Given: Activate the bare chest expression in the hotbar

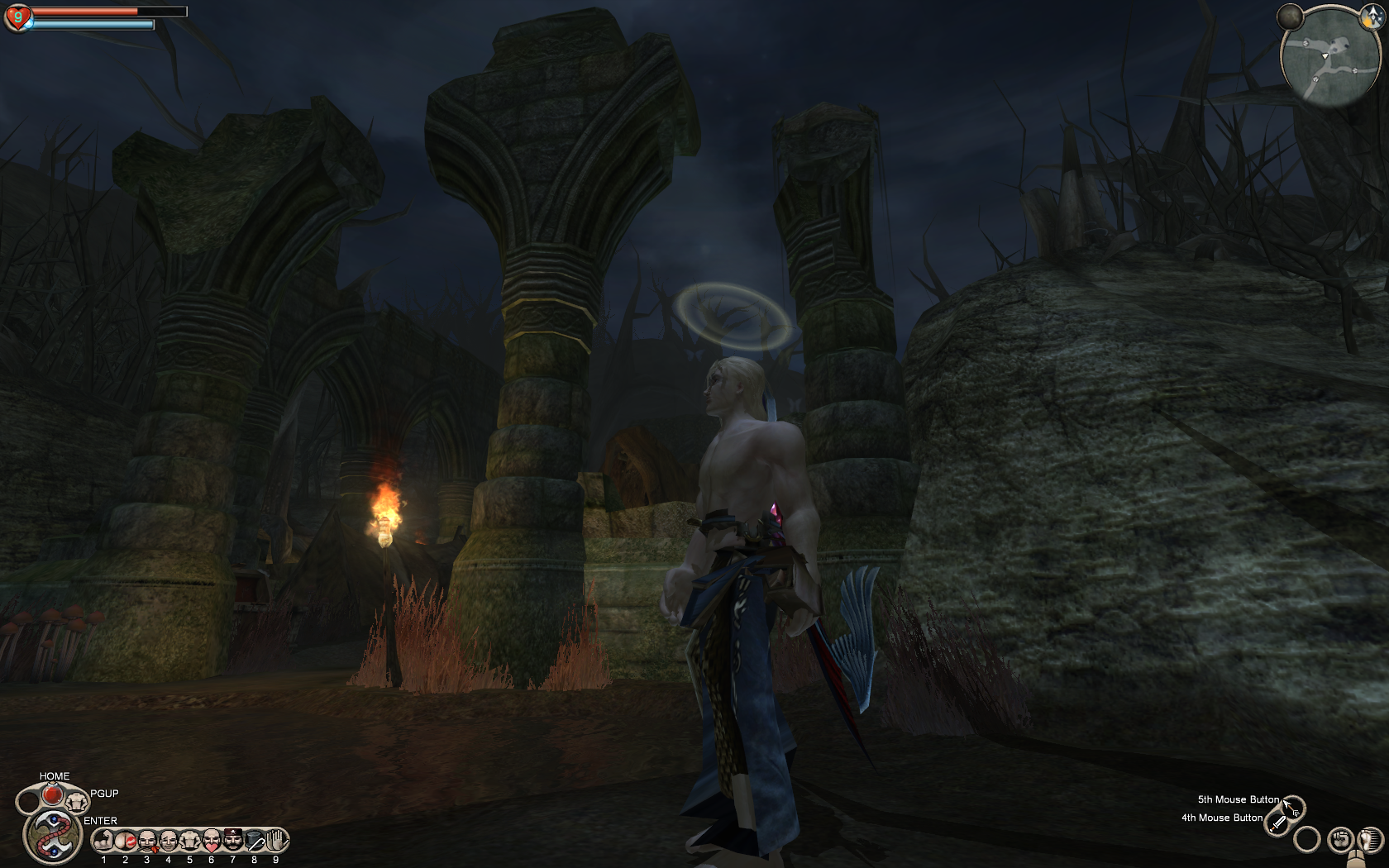Looking at the screenshot, I should click(190, 841).
